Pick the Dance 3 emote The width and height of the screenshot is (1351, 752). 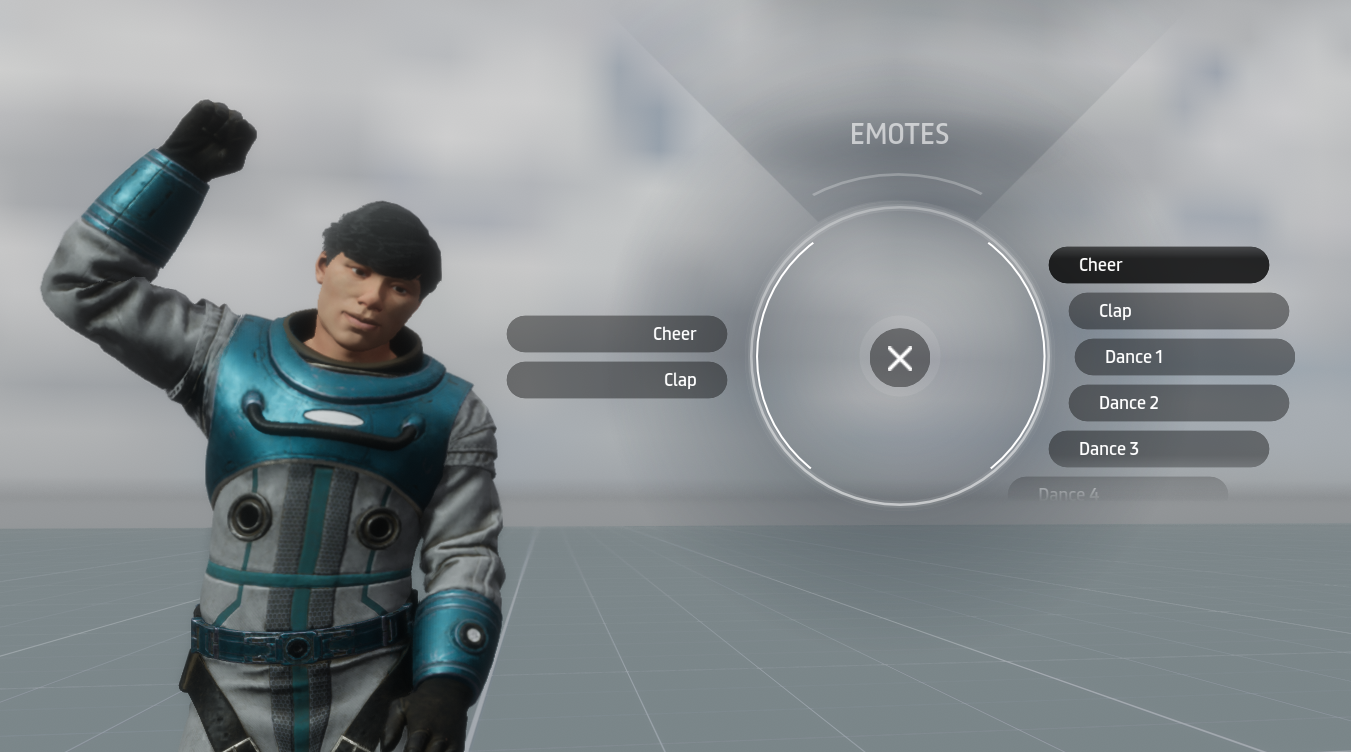coord(1158,449)
